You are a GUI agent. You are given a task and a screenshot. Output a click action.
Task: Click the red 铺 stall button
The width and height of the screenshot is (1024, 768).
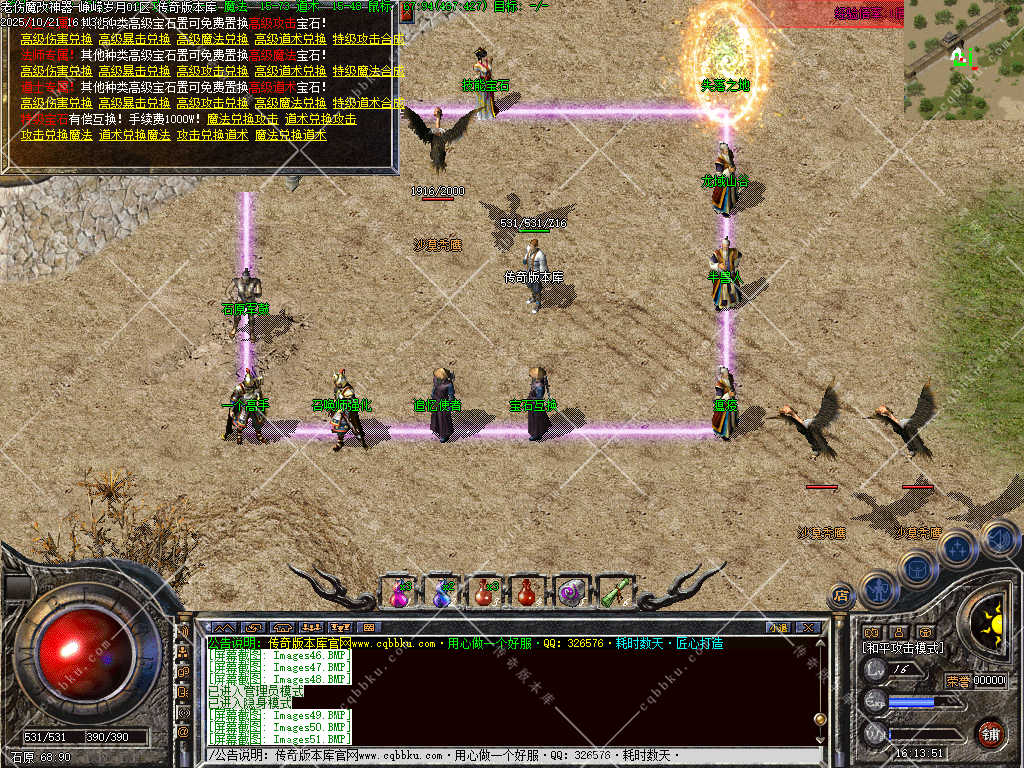coord(990,732)
